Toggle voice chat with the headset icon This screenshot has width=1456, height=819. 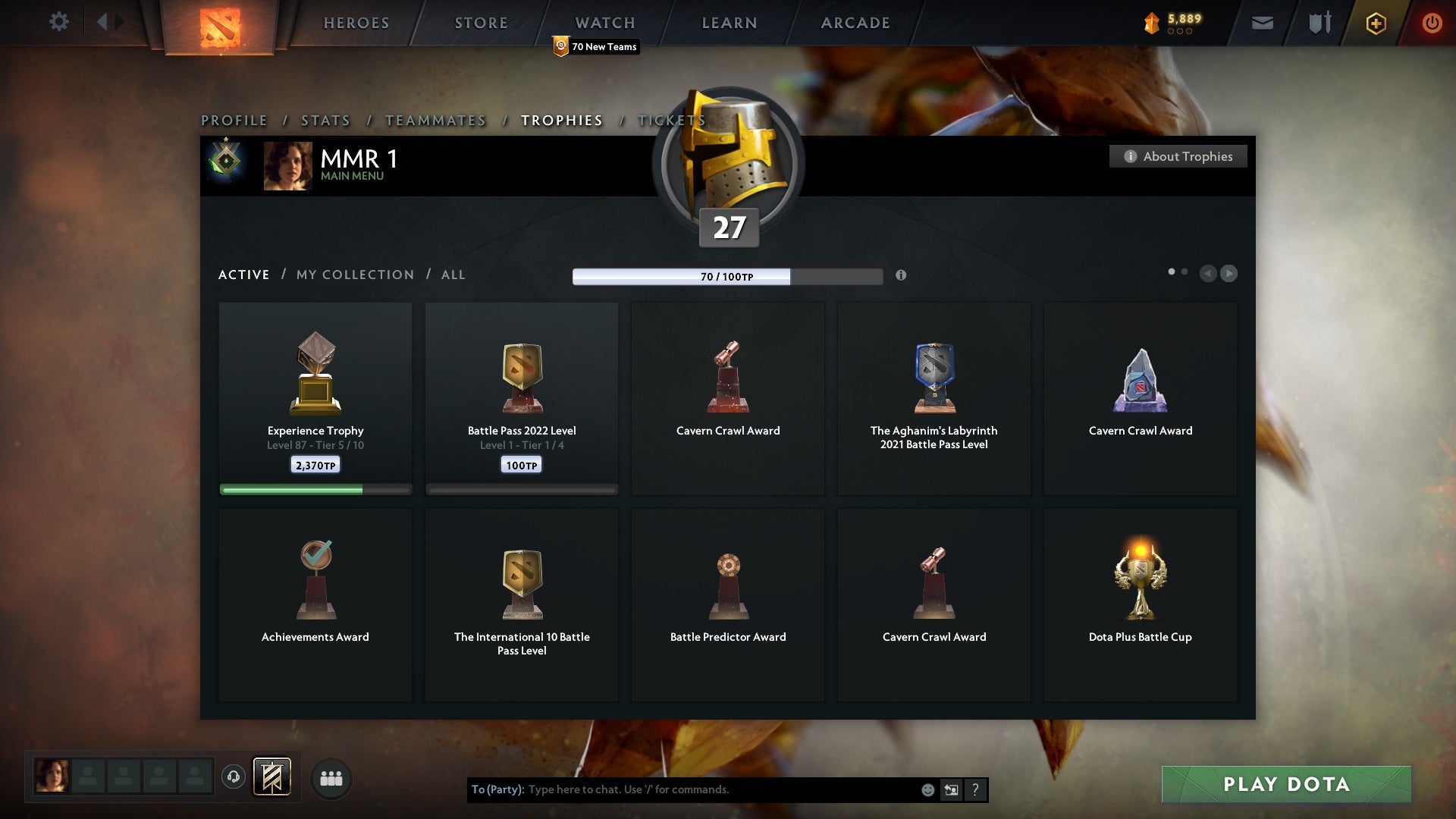234,778
